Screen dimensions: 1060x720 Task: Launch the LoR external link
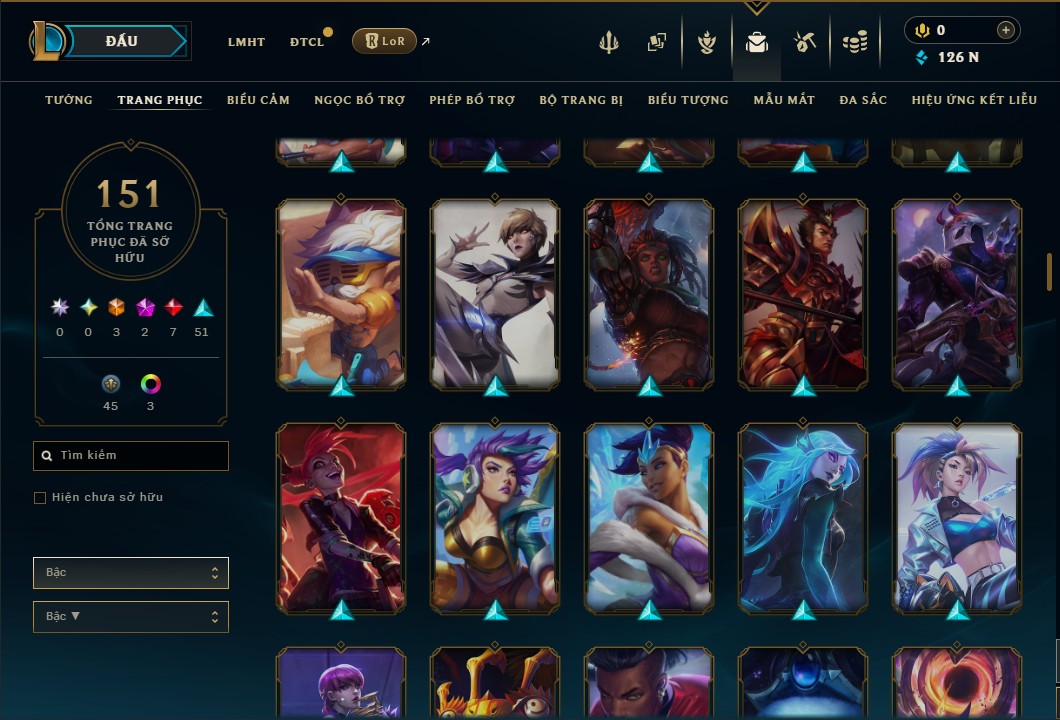coord(385,41)
